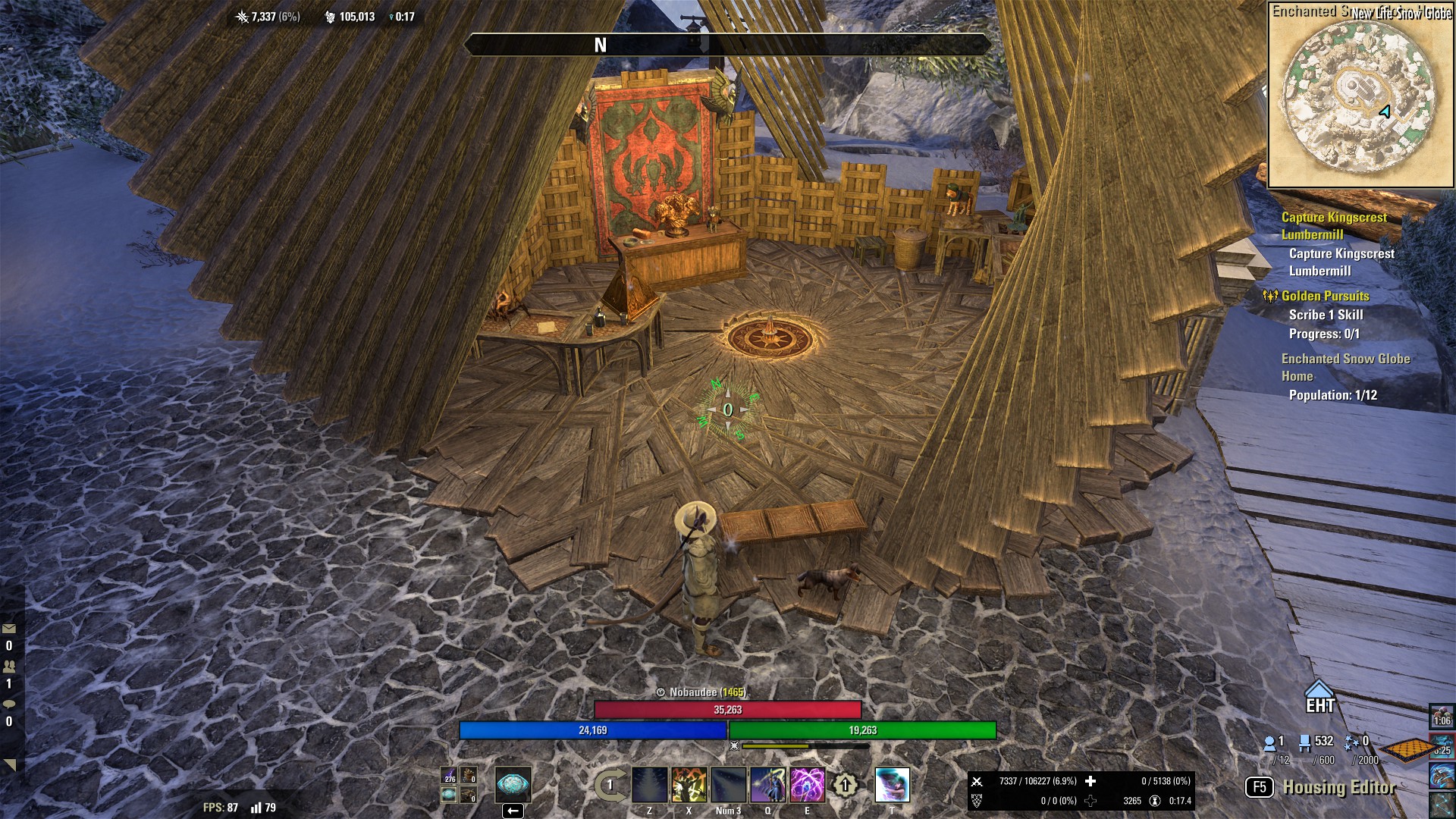Open the Golden Pursuits tracker entry
Image resolution: width=1456 pixels, height=819 pixels.
click(x=1324, y=296)
